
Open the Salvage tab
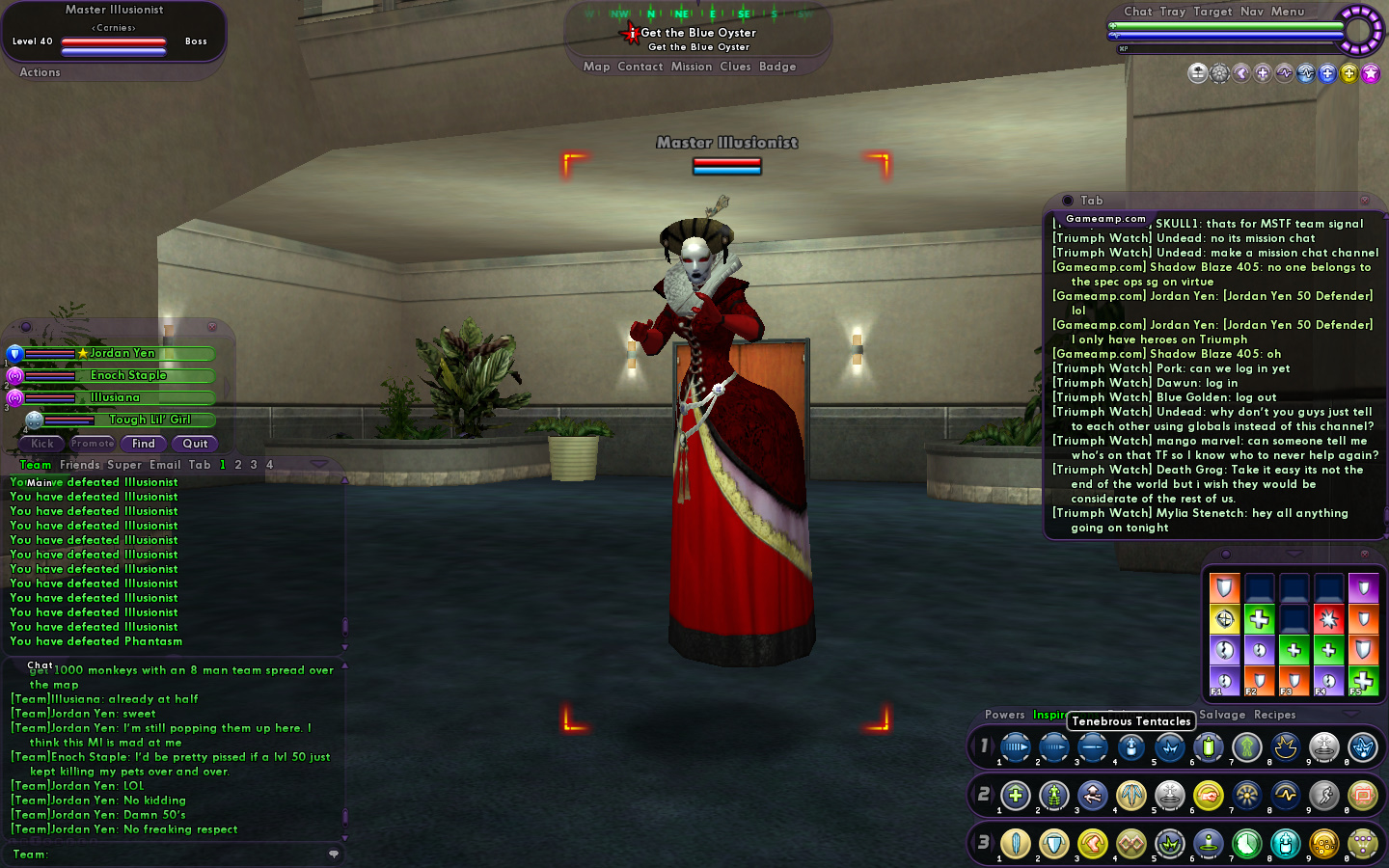click(x=1222, y=715)
